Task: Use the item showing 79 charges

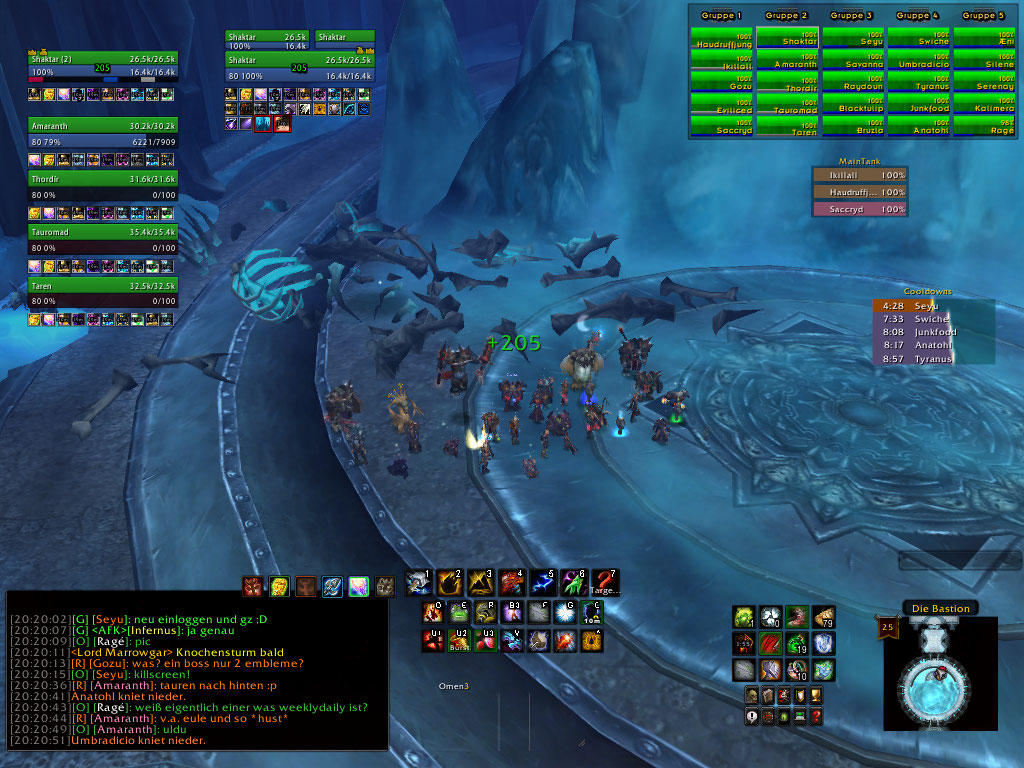Action: coord(822,617)
